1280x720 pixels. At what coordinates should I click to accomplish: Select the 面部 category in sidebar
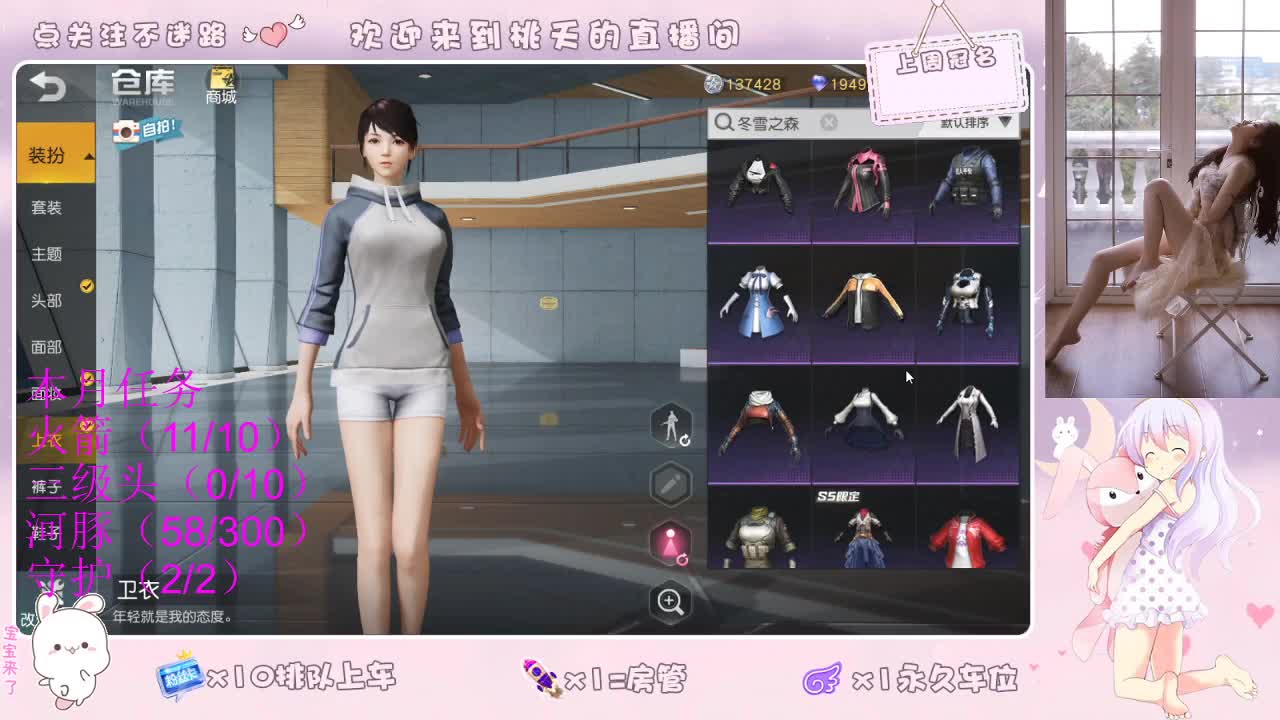tap(47, 347)
